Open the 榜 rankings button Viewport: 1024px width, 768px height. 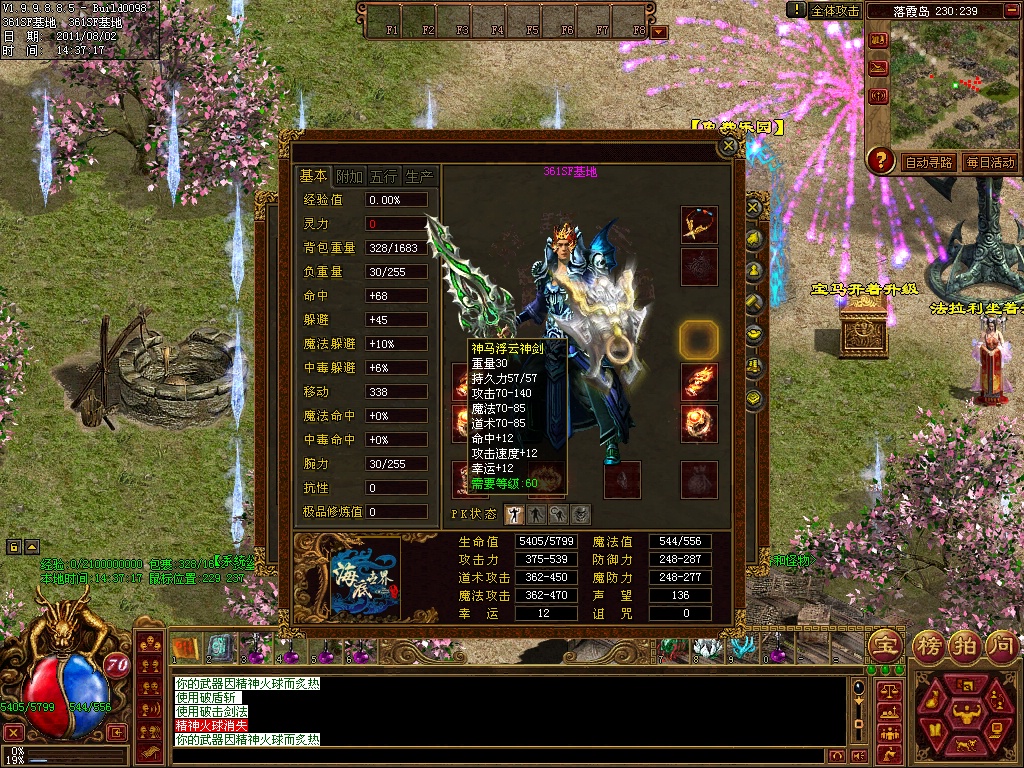(925, 644)
